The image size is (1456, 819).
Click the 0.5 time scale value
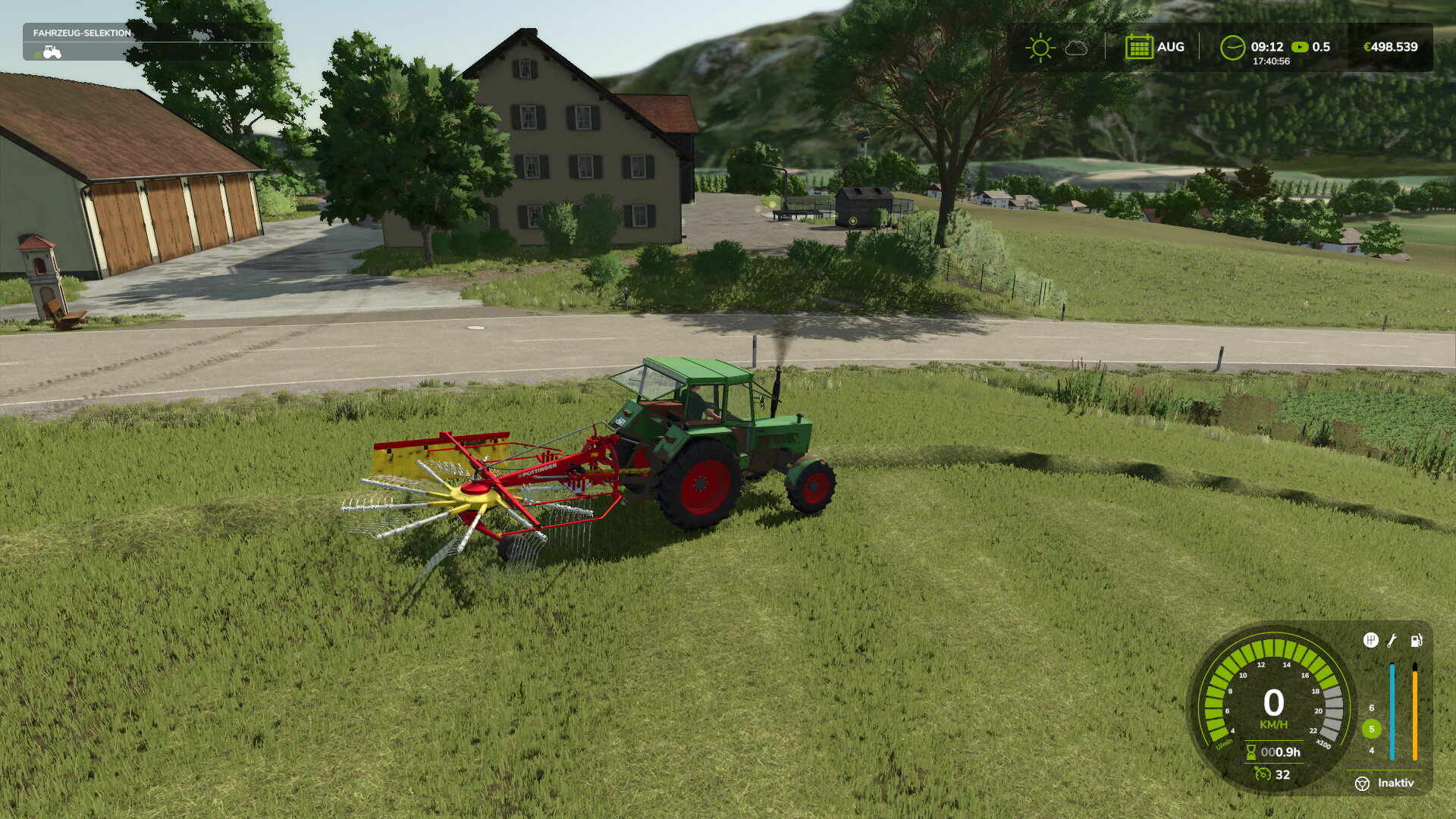click(x=1323, y=46)
